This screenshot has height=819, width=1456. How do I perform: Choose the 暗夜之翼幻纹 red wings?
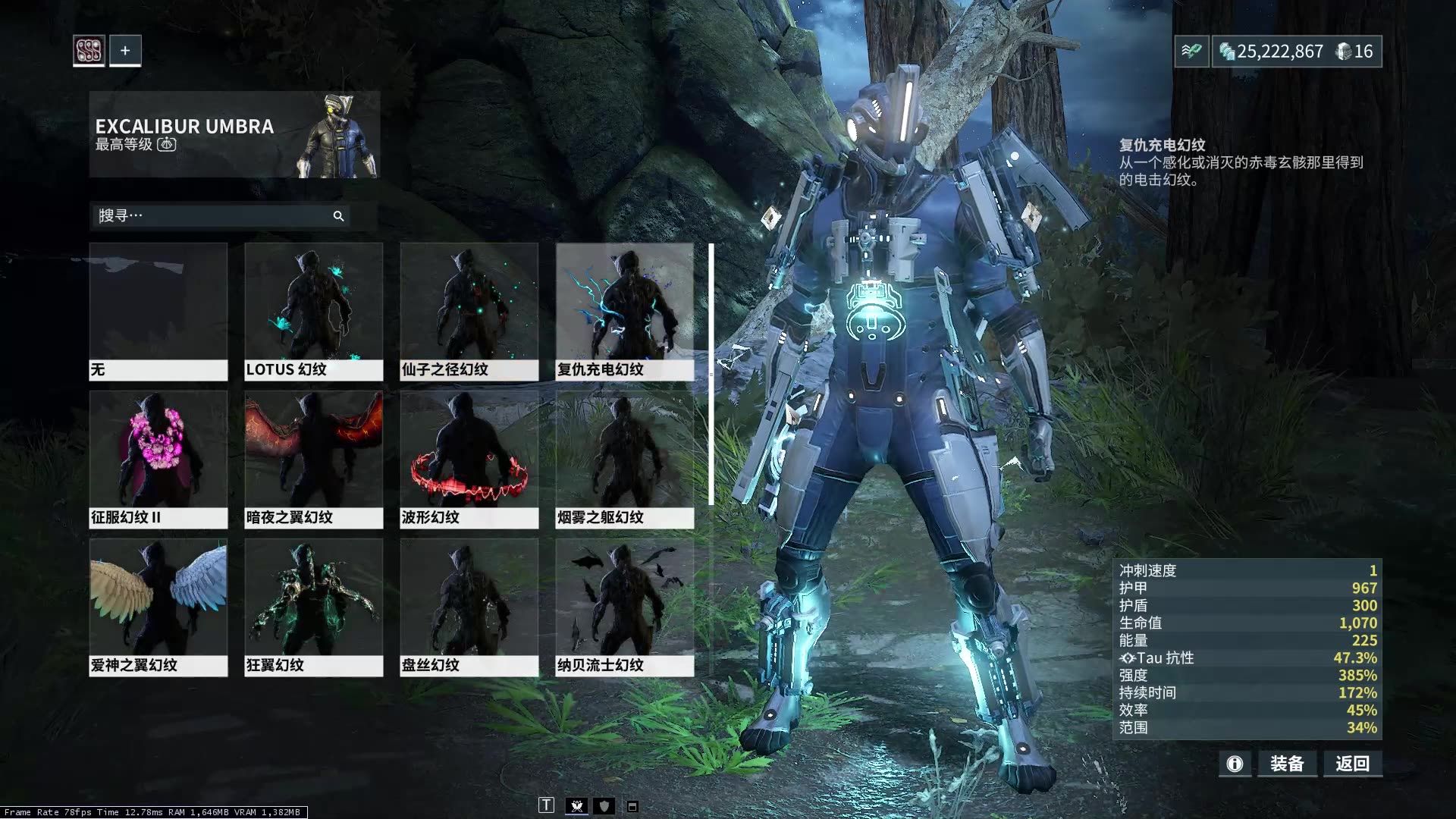coord(313,459)
